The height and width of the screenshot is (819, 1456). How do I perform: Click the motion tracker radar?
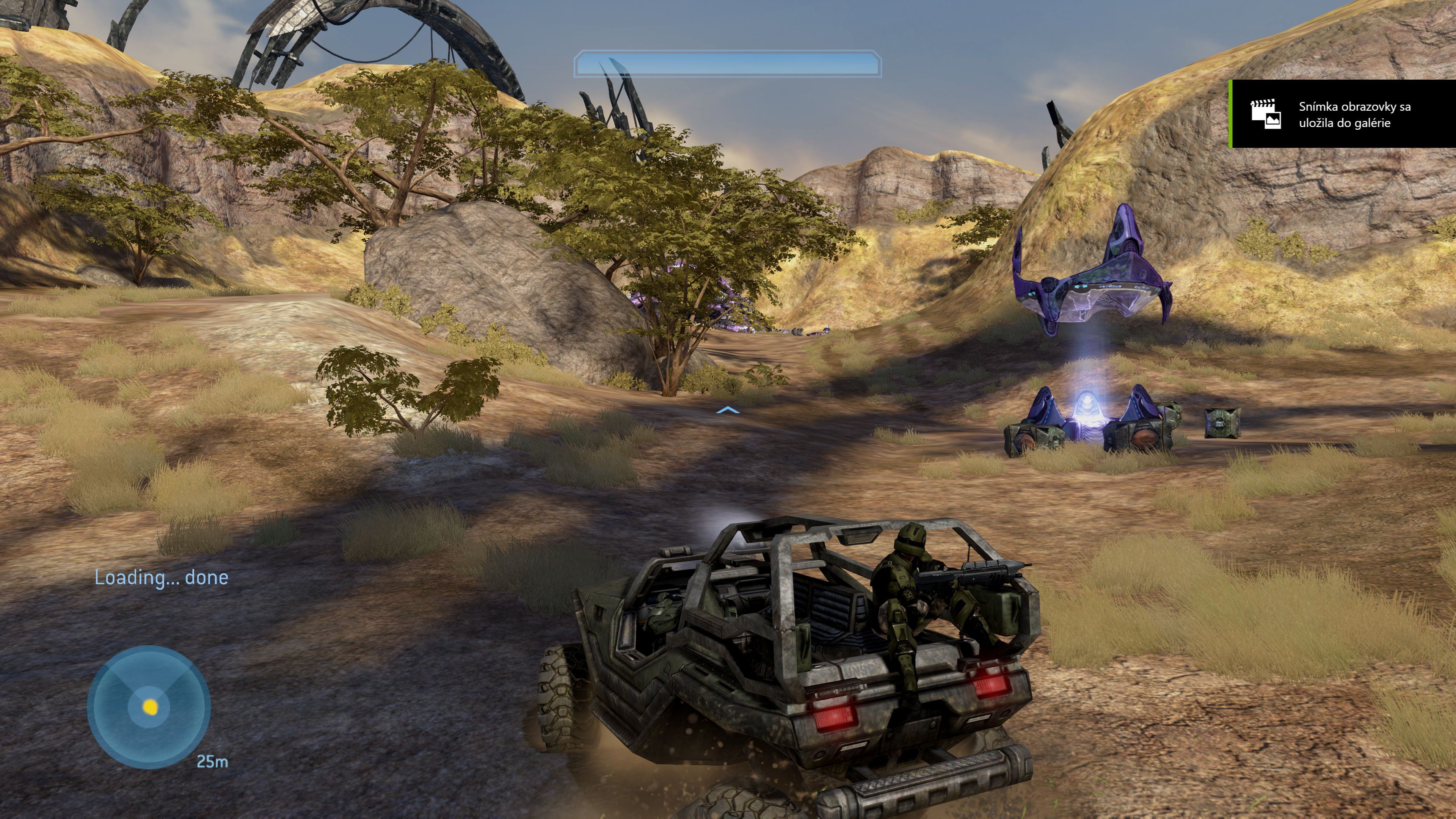pos(149,707)
